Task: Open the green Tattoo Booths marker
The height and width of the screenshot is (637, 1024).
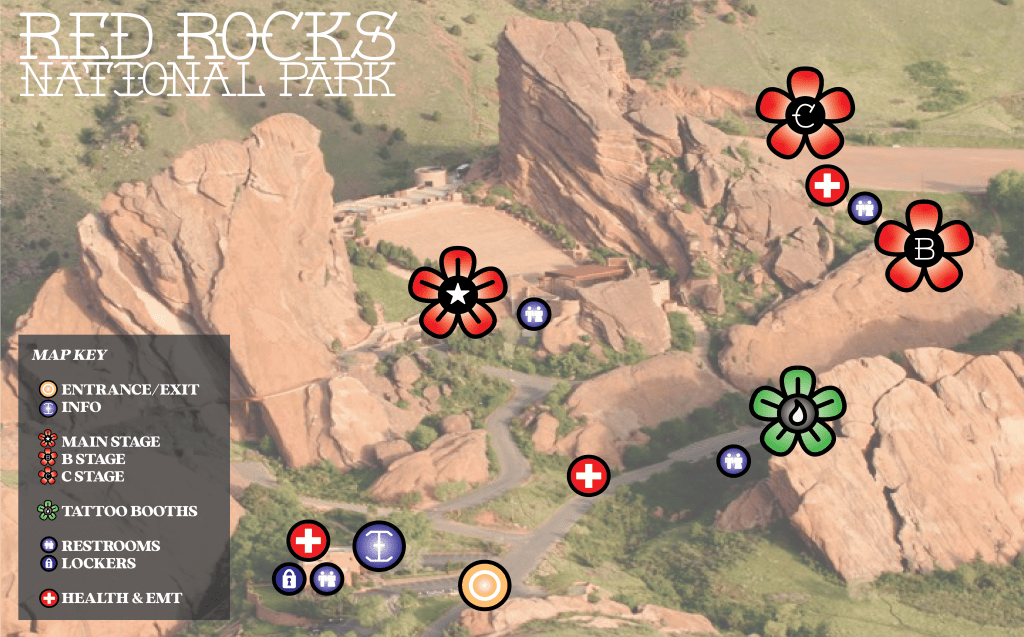Action: [x=797, y=411]
